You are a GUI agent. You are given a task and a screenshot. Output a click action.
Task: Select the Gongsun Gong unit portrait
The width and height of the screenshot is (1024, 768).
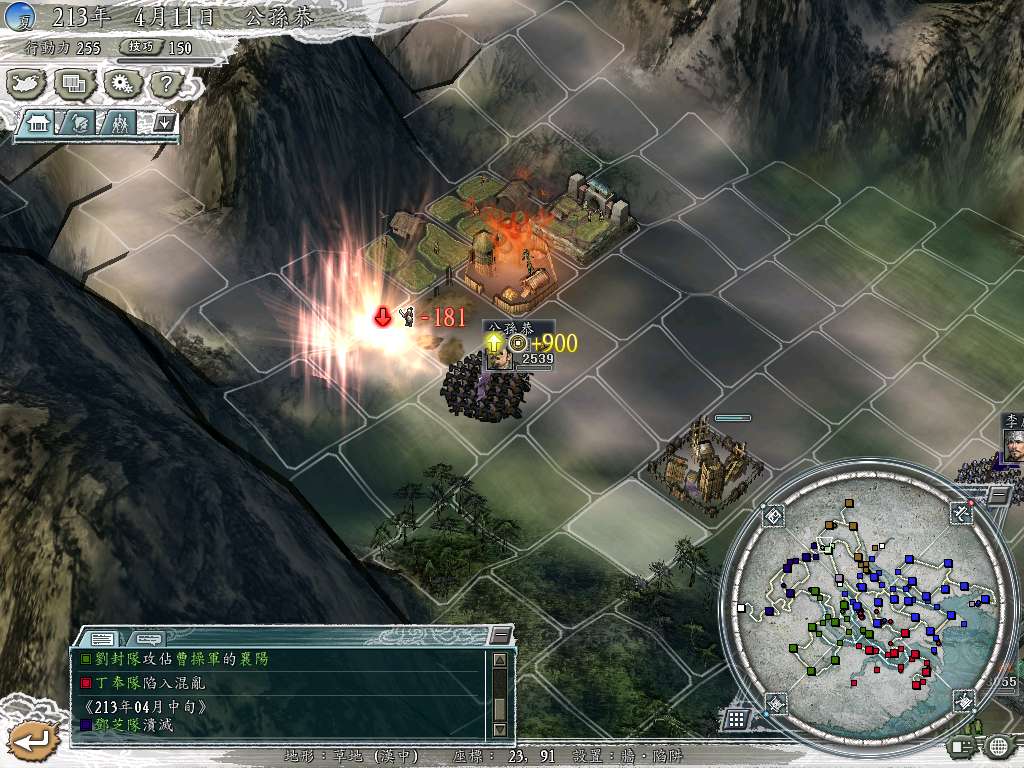coord(499,355)
